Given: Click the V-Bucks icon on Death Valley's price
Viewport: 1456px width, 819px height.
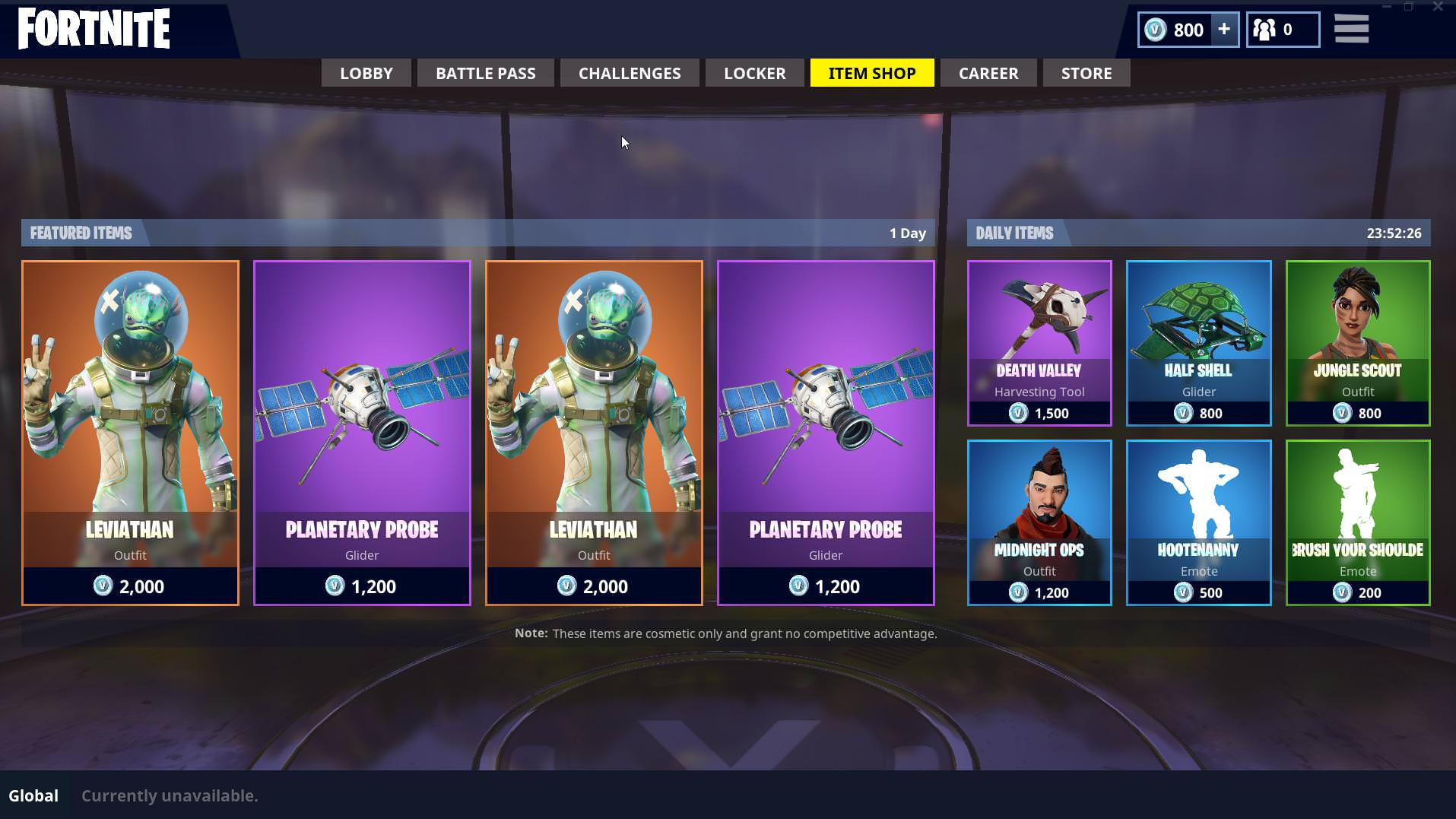Looking at the screenshot, I should pyautogui.click(x=1018, y=413).
